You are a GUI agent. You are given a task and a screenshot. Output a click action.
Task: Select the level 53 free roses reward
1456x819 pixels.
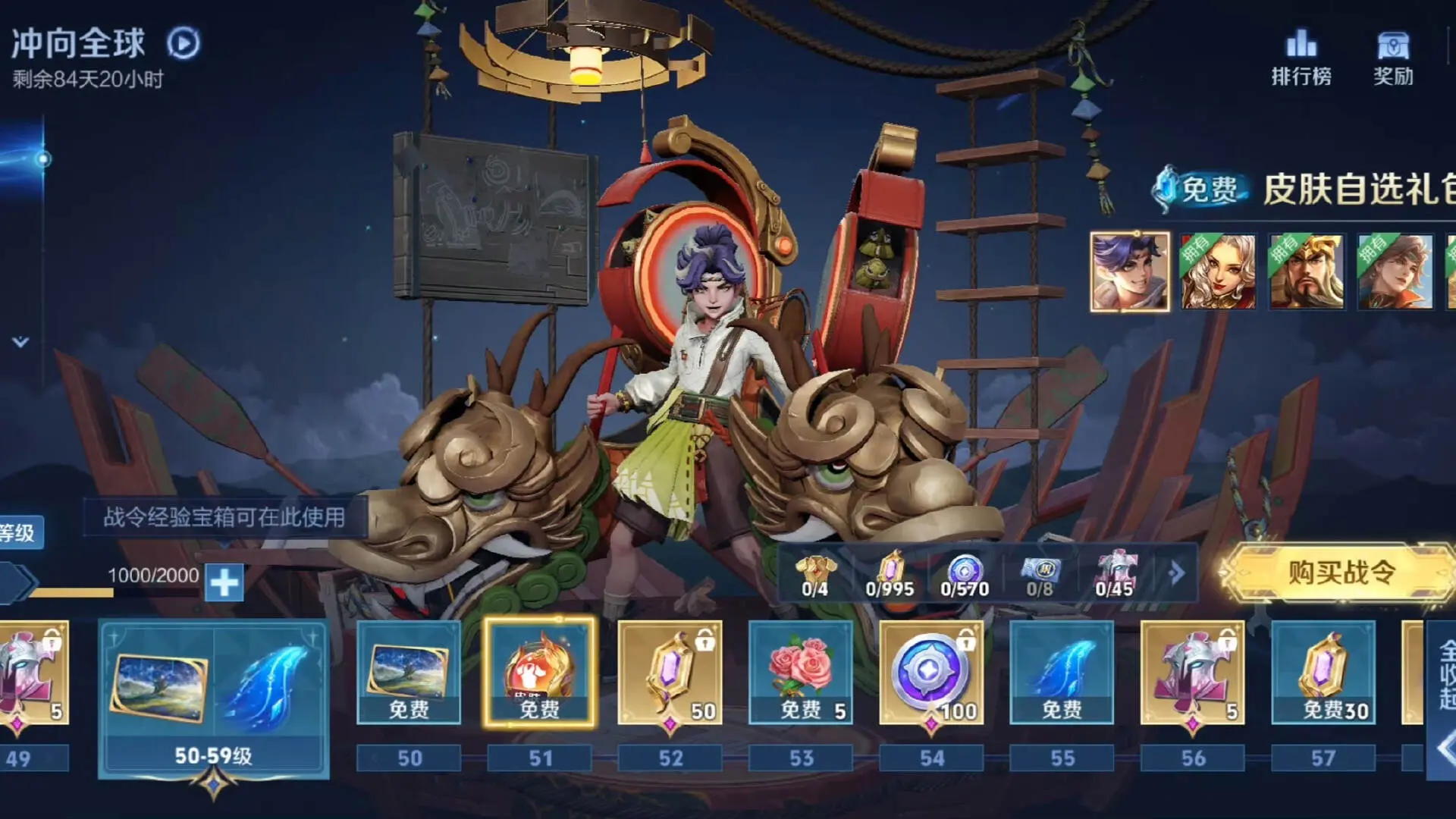pos(801,672)
